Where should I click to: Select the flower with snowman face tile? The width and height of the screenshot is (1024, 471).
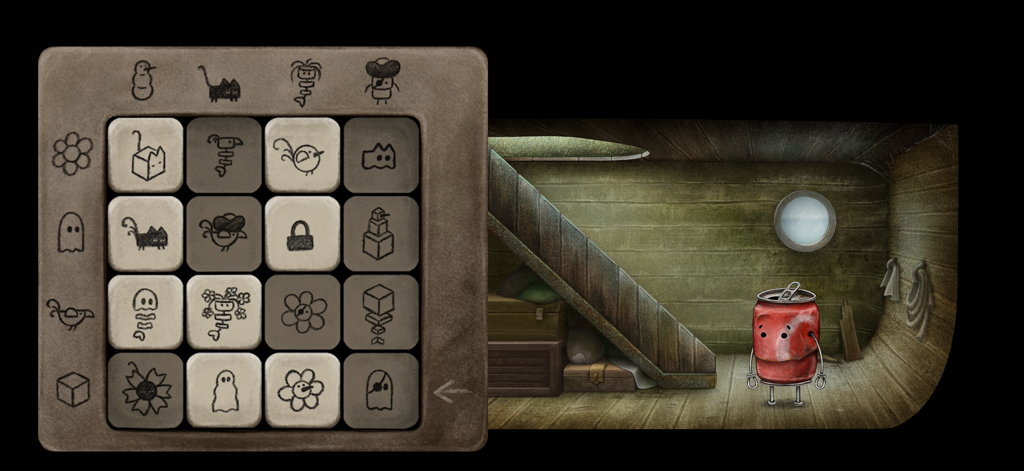point(302,390)
